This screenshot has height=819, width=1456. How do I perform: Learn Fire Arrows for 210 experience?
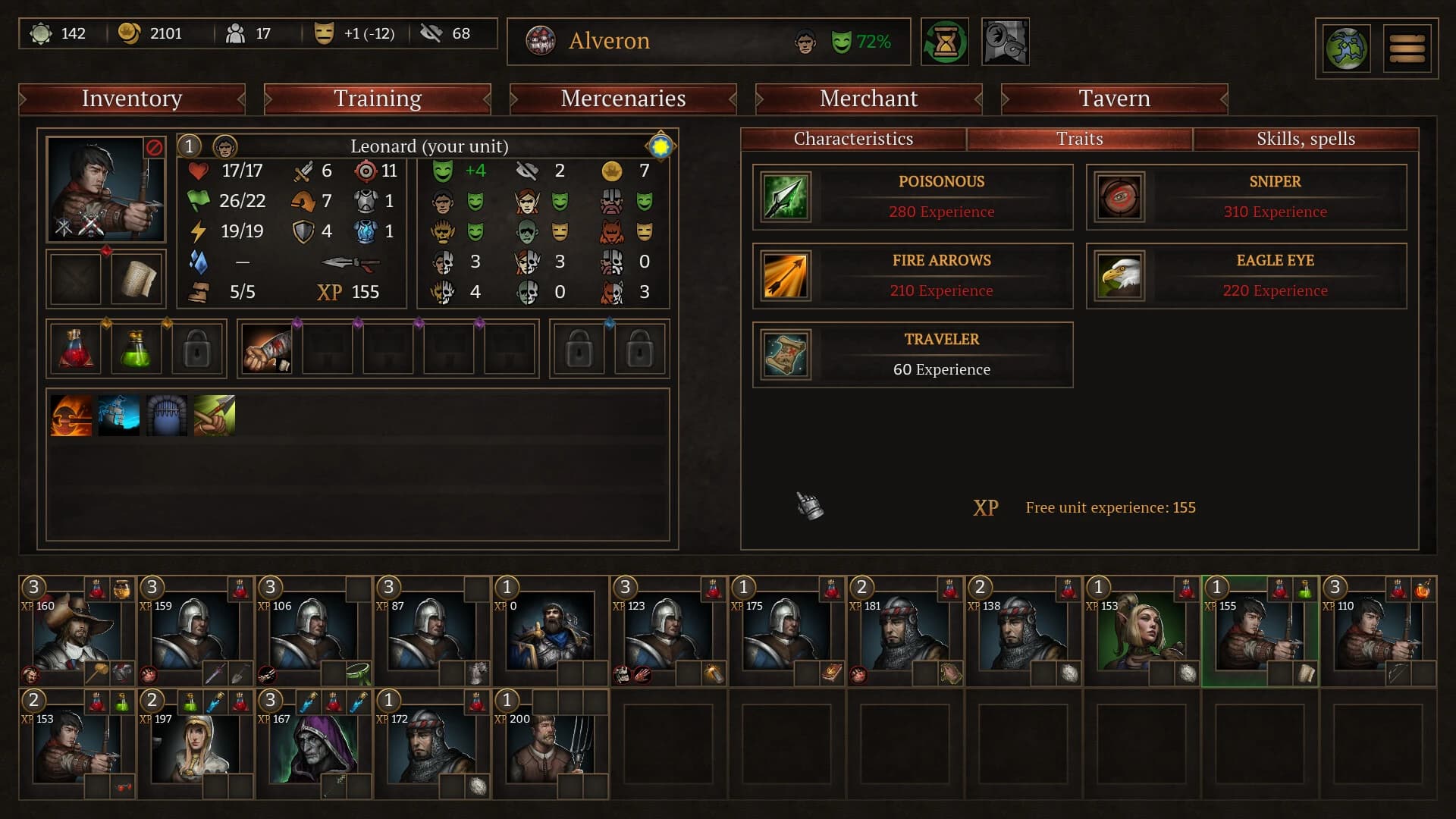(912, 275)
